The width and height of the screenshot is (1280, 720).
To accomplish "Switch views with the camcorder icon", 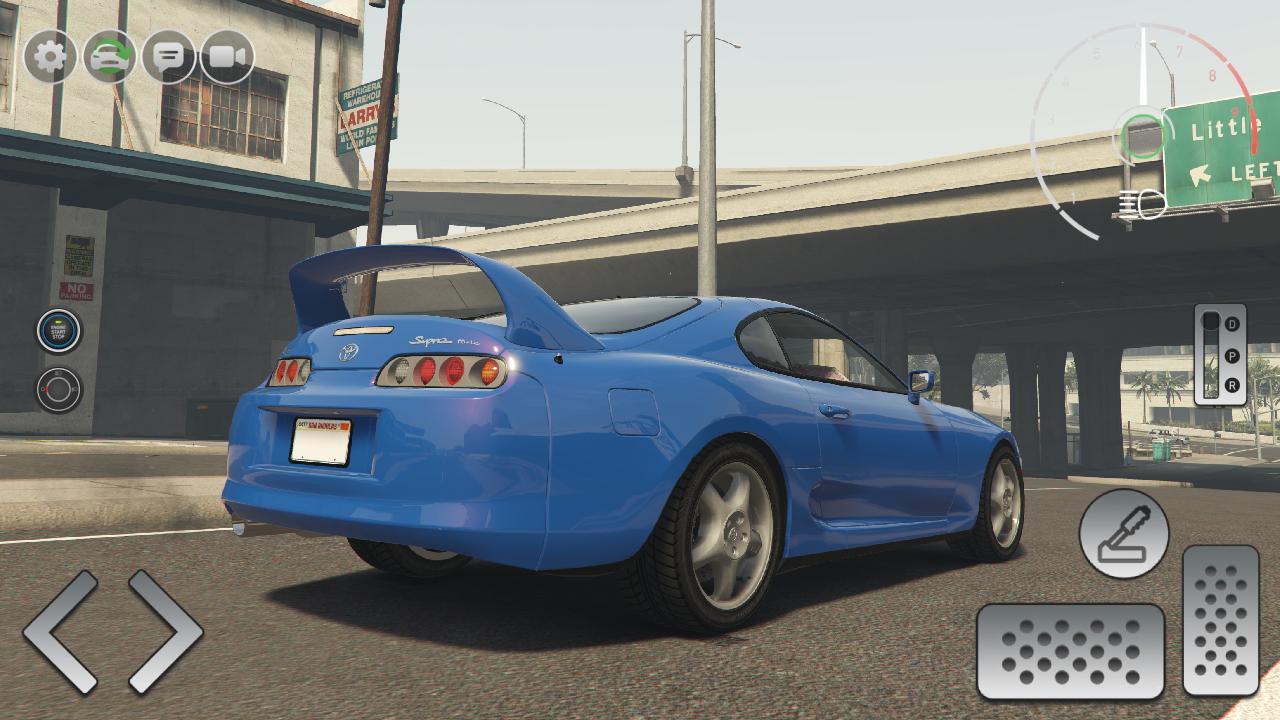I will click(226, 56).
